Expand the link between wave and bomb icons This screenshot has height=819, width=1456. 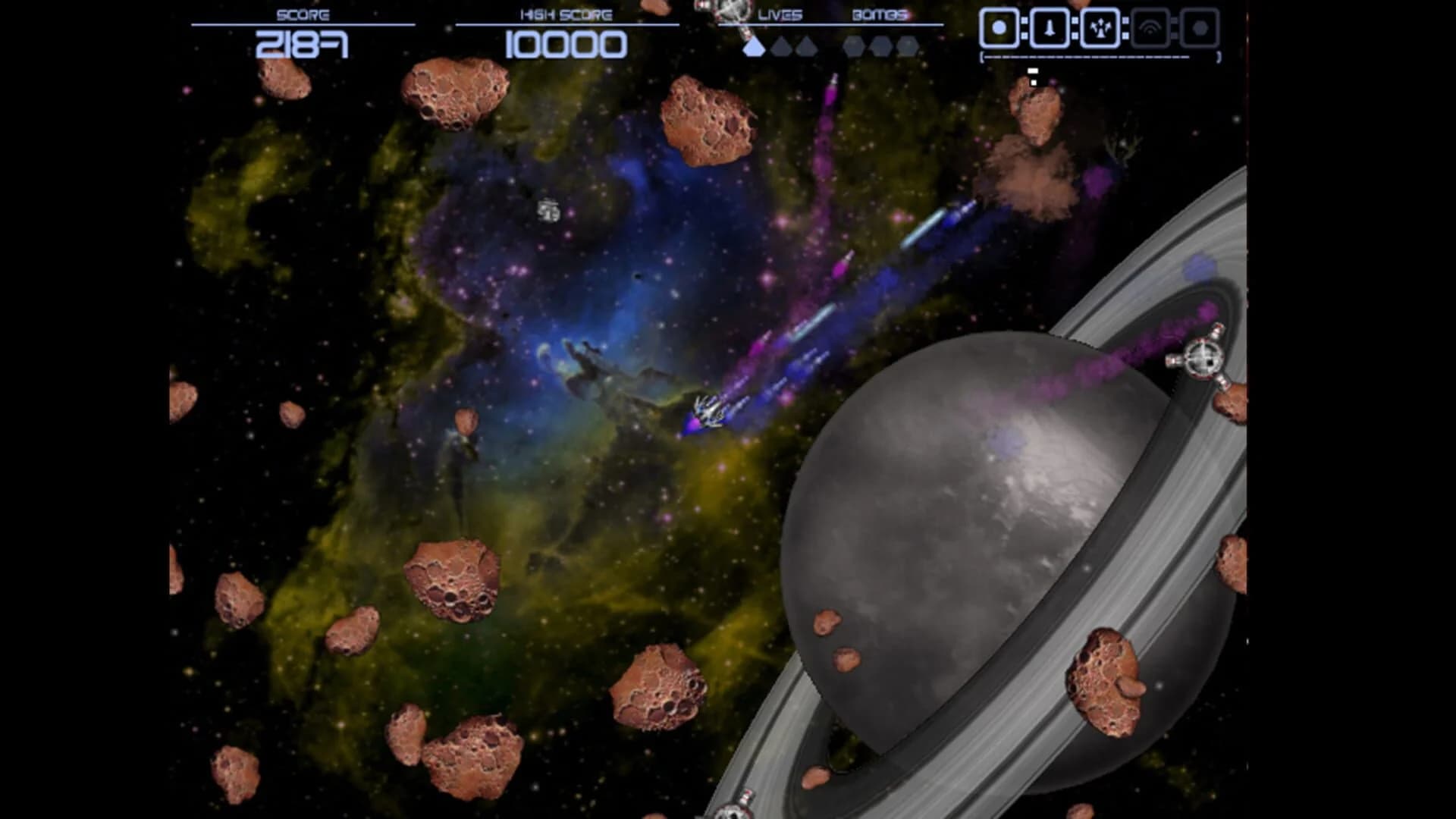pos(1173,27)
